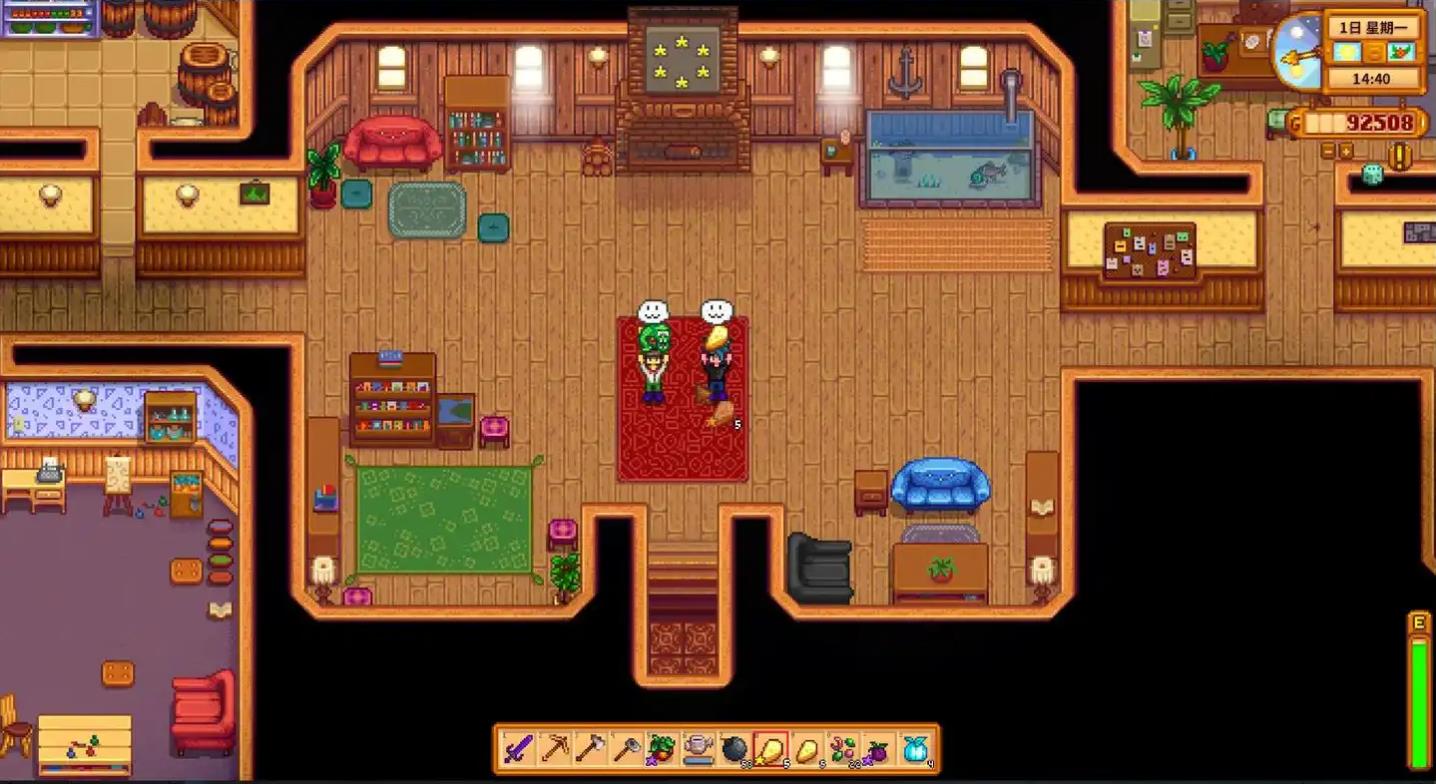Choose the mixed seeds stack of 22
This screenshot has height=784, width=1436.
[x=842, y=748]
